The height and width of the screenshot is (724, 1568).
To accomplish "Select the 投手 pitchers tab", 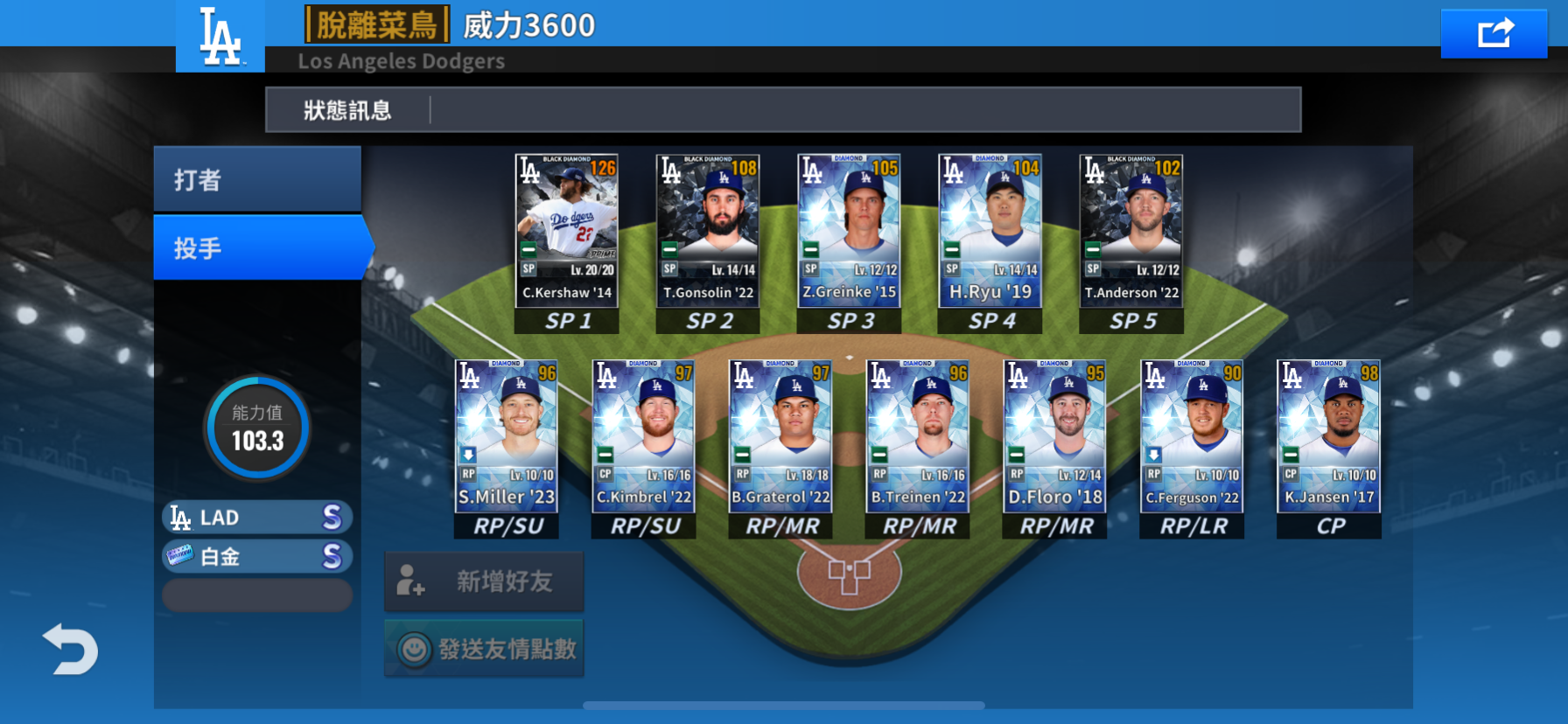I will [x=256, y=247].
